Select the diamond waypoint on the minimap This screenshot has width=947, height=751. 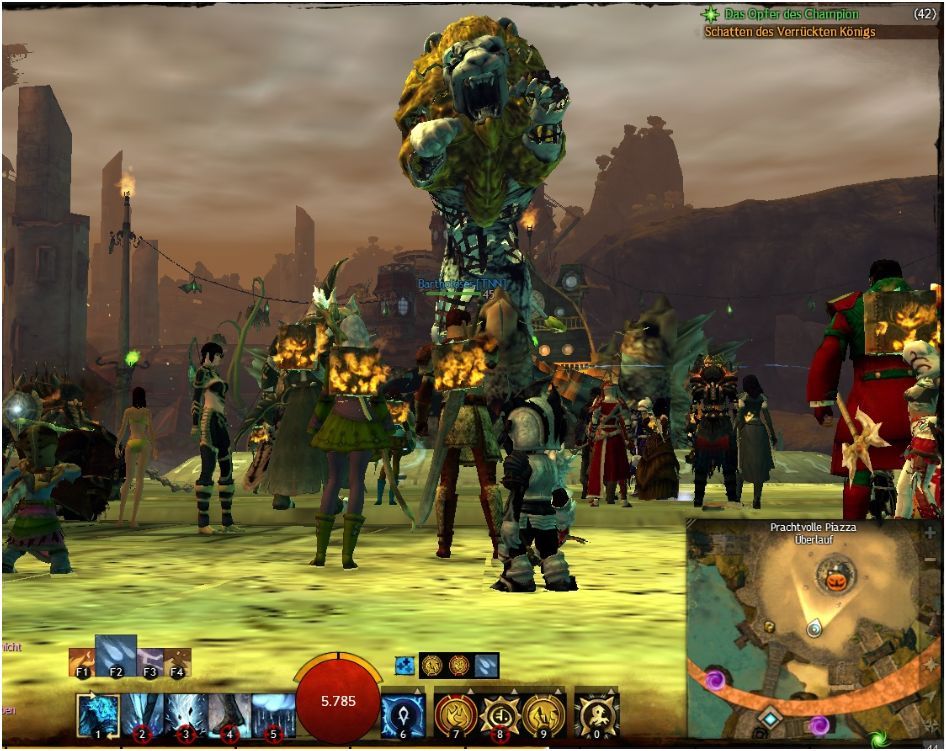pyautogui.click(x=769, y=718)
